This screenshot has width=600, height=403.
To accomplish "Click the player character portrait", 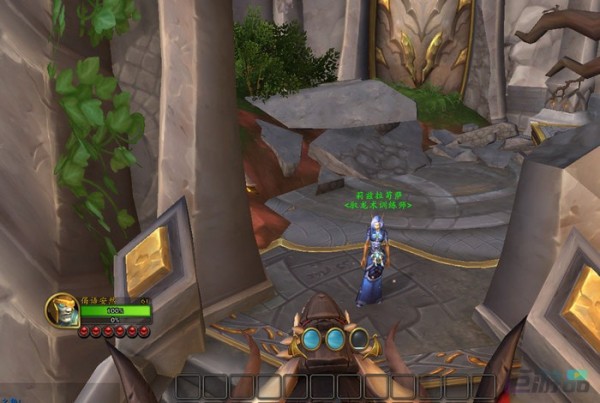I will 62,310.
